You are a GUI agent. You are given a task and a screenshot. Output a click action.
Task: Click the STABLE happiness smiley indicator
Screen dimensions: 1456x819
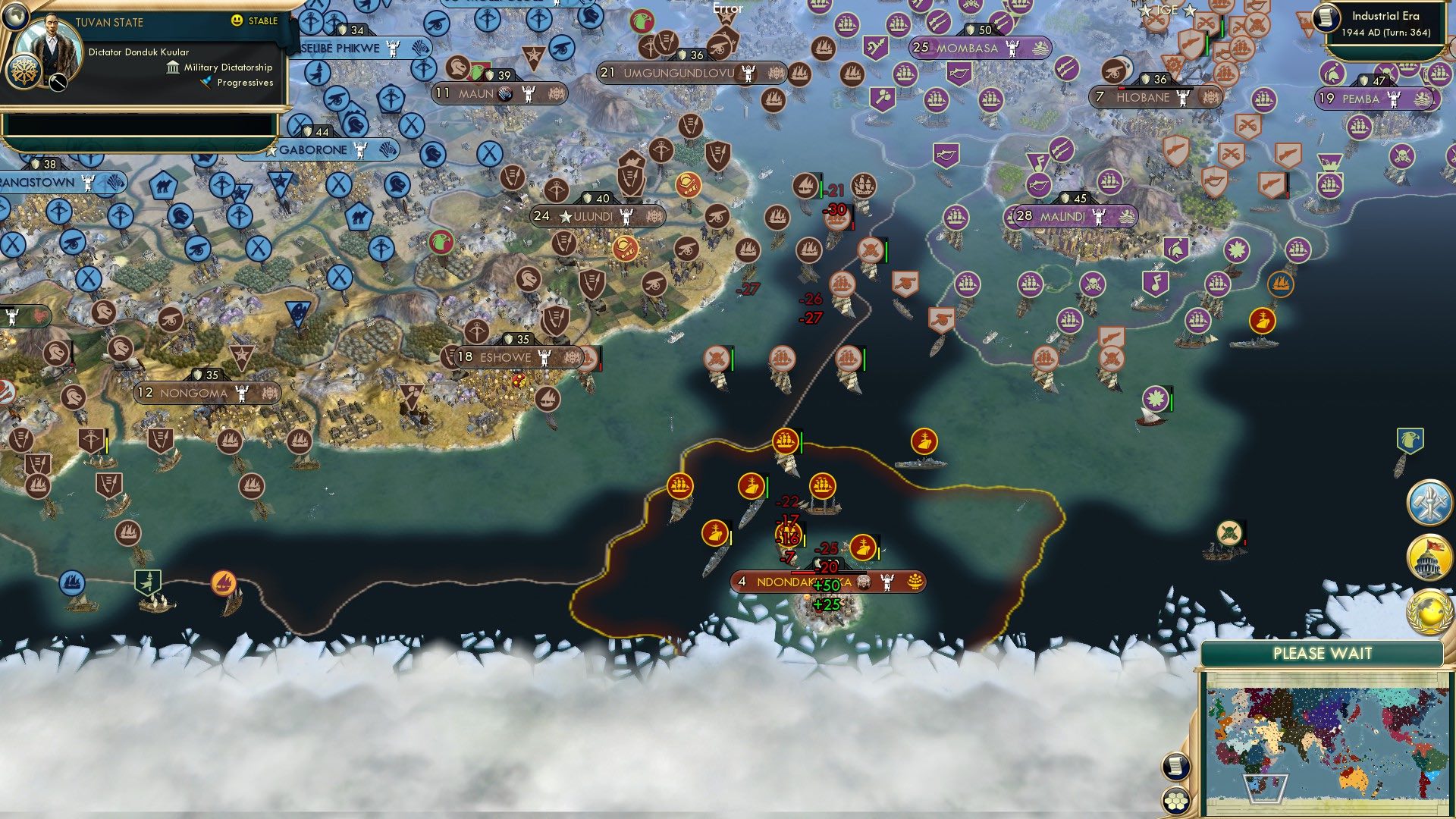(x=237, y=21)
